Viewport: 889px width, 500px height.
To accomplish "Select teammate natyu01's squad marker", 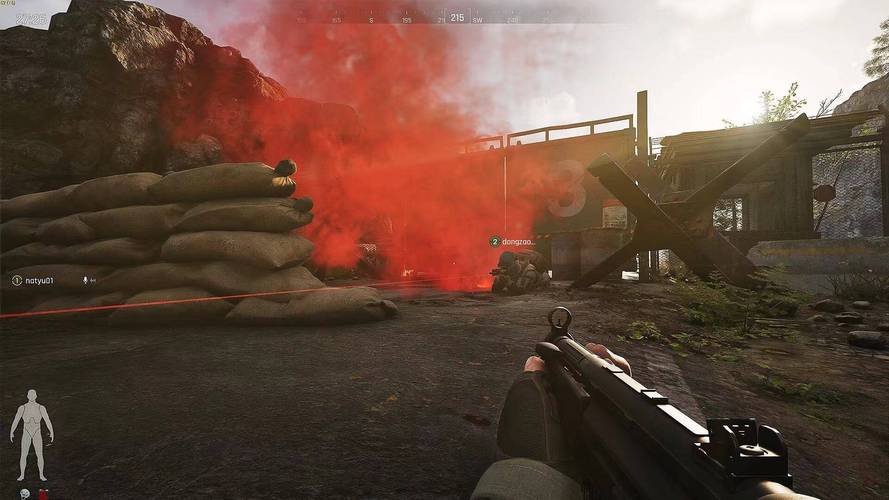I will coord(17,280).
